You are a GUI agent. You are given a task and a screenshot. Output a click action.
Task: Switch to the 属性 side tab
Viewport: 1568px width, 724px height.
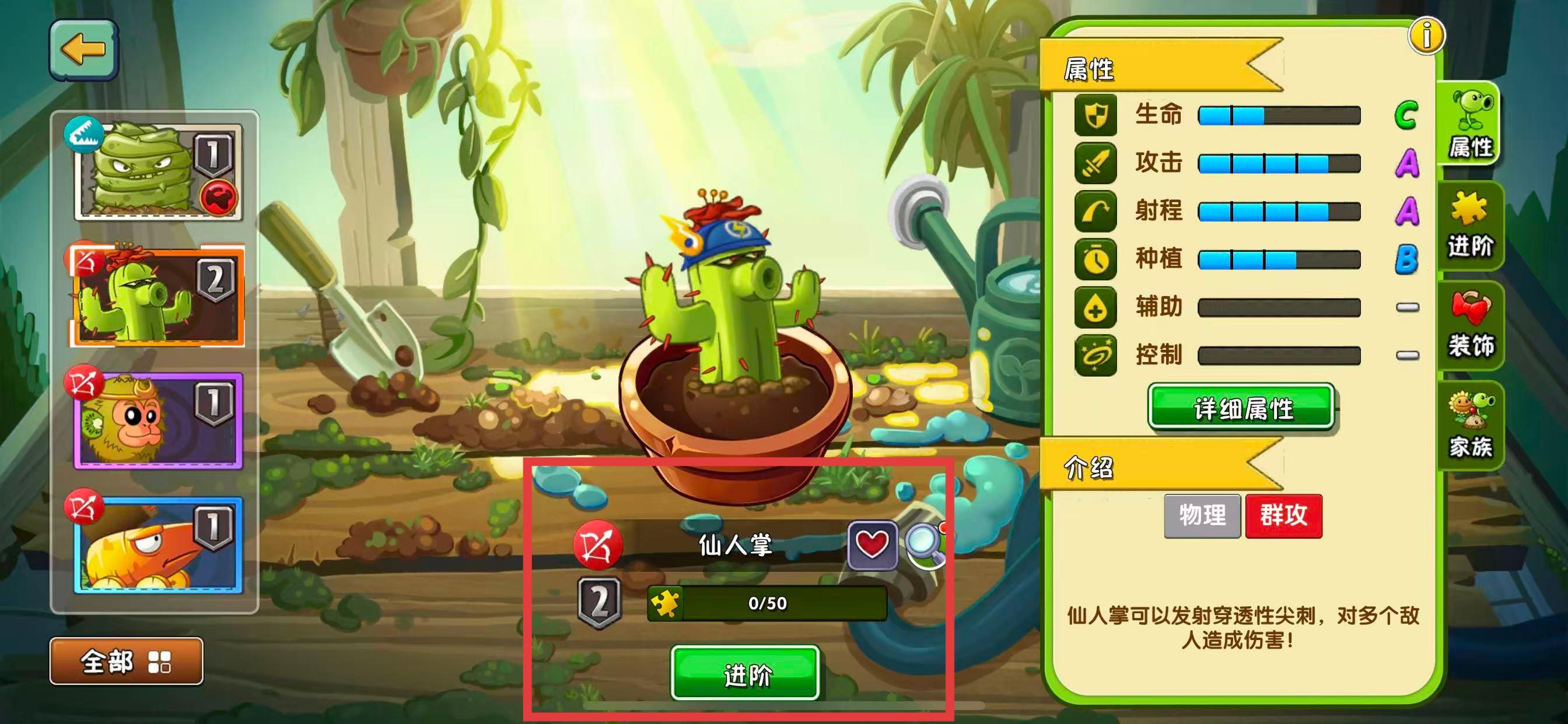tap(1469, 125)
